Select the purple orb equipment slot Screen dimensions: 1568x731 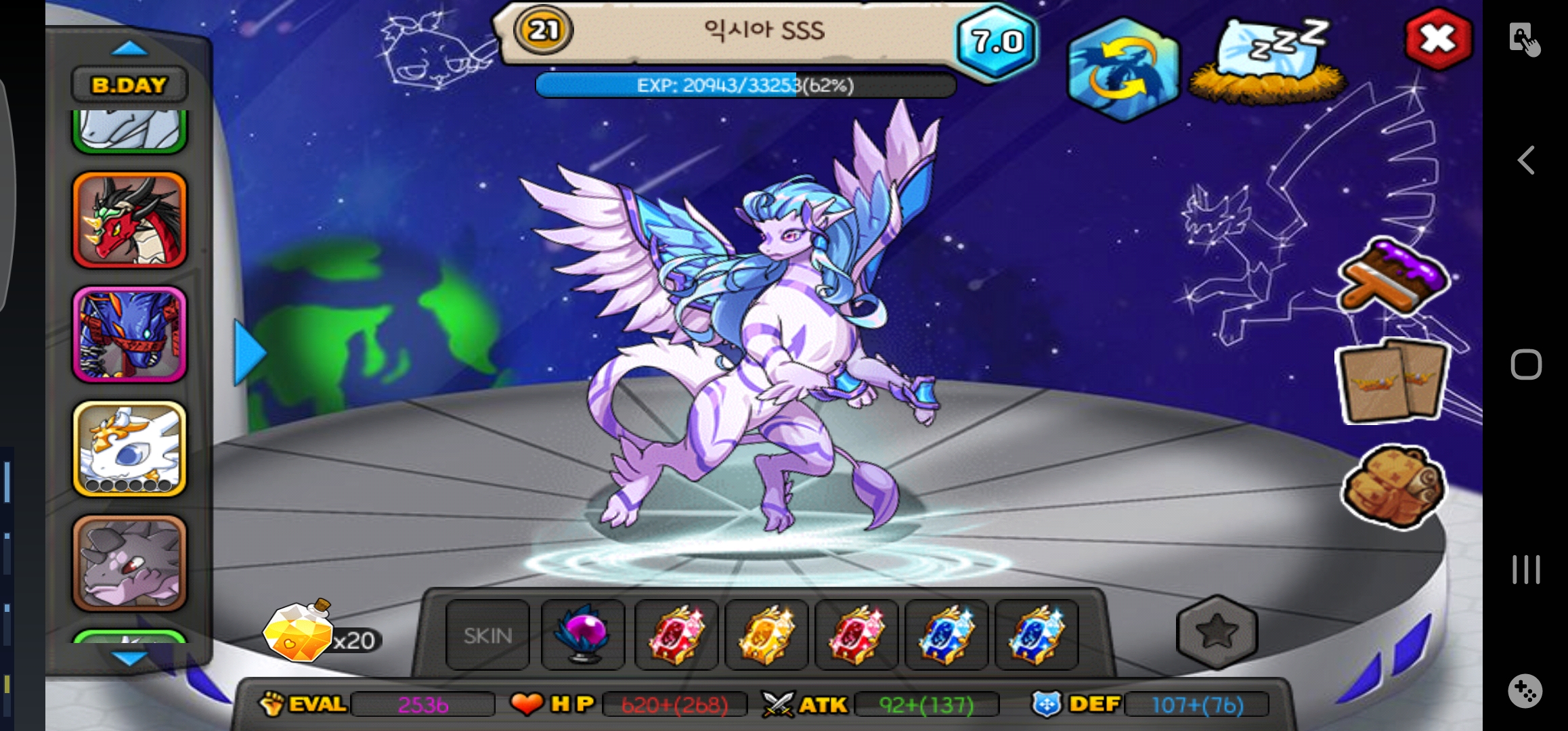pos(583,636)
